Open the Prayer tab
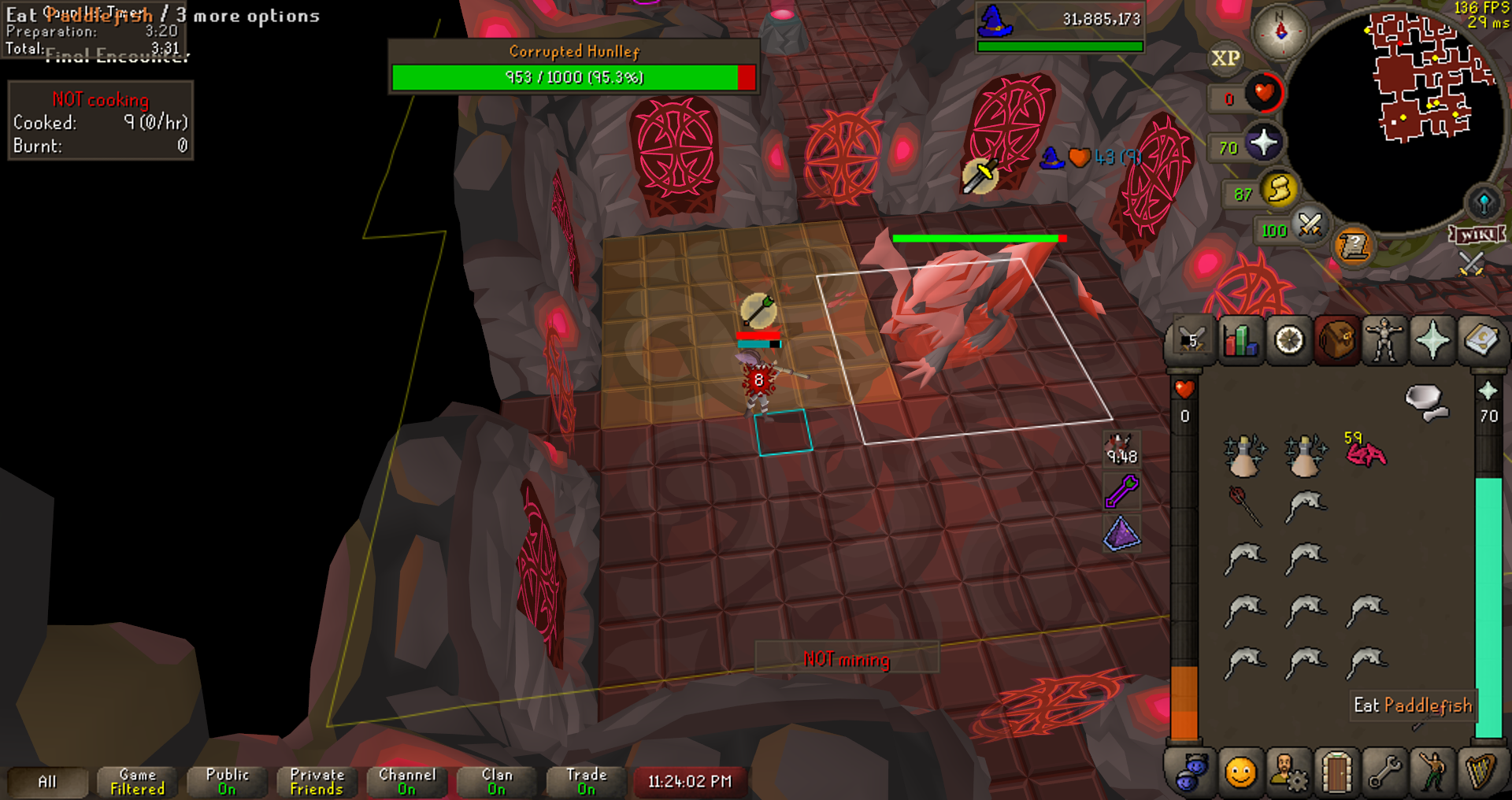This screenshot has height=800, width=1512. tap(1432, 341)
